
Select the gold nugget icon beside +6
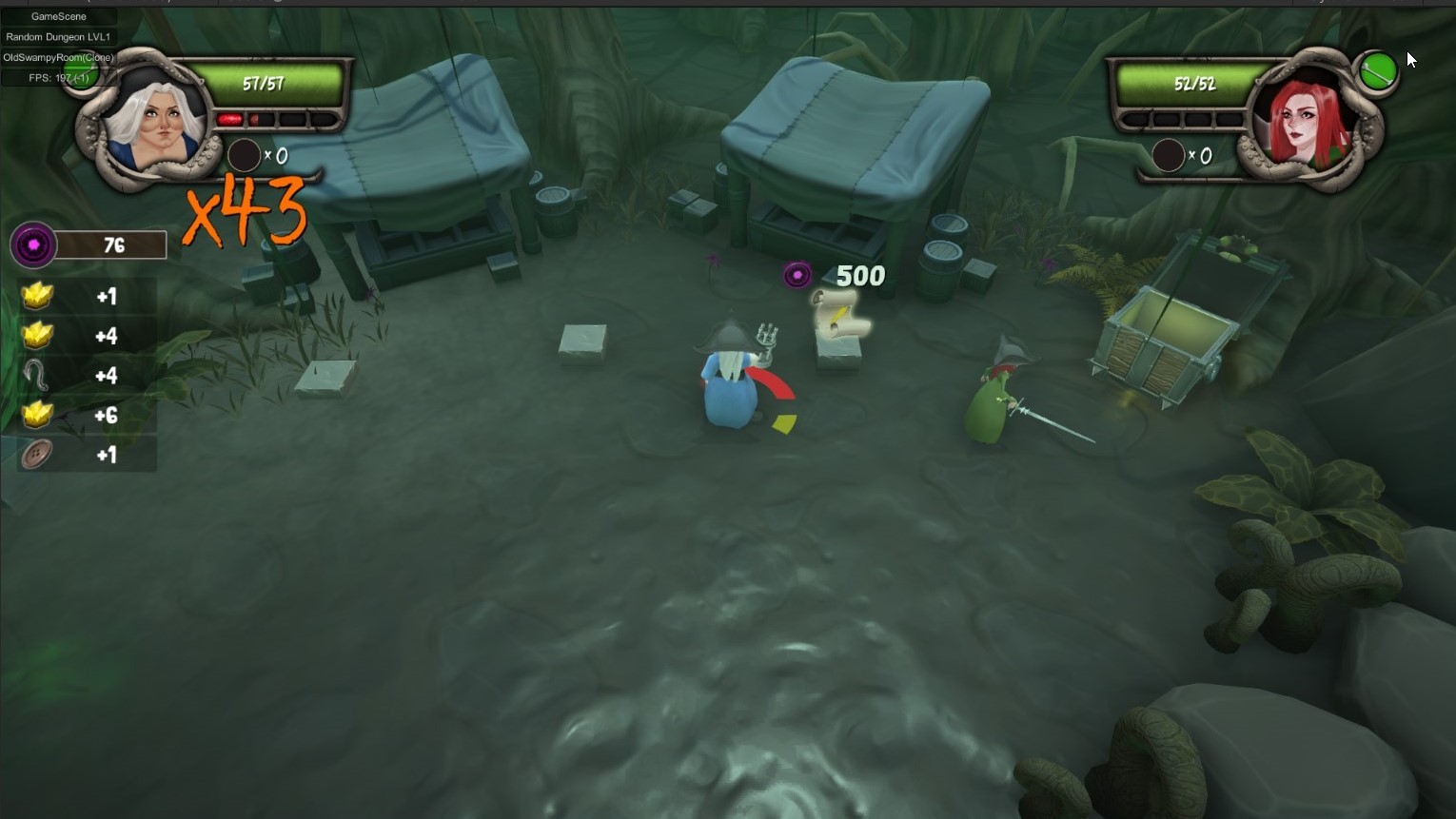click(35, 415)
